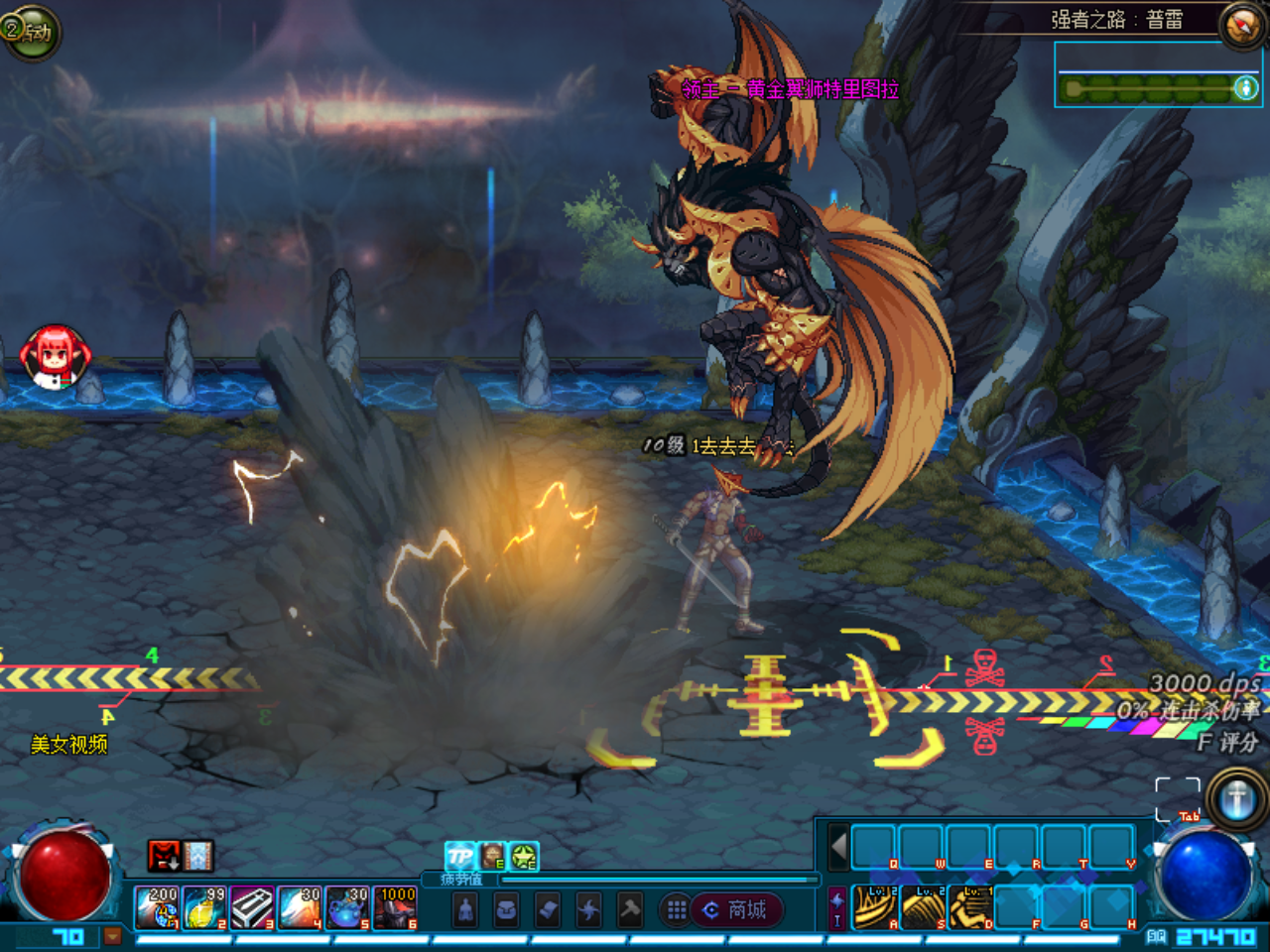The image size is (1270, 952).
Task: Use the blue potion flask in slot 5
Action: 347,908
